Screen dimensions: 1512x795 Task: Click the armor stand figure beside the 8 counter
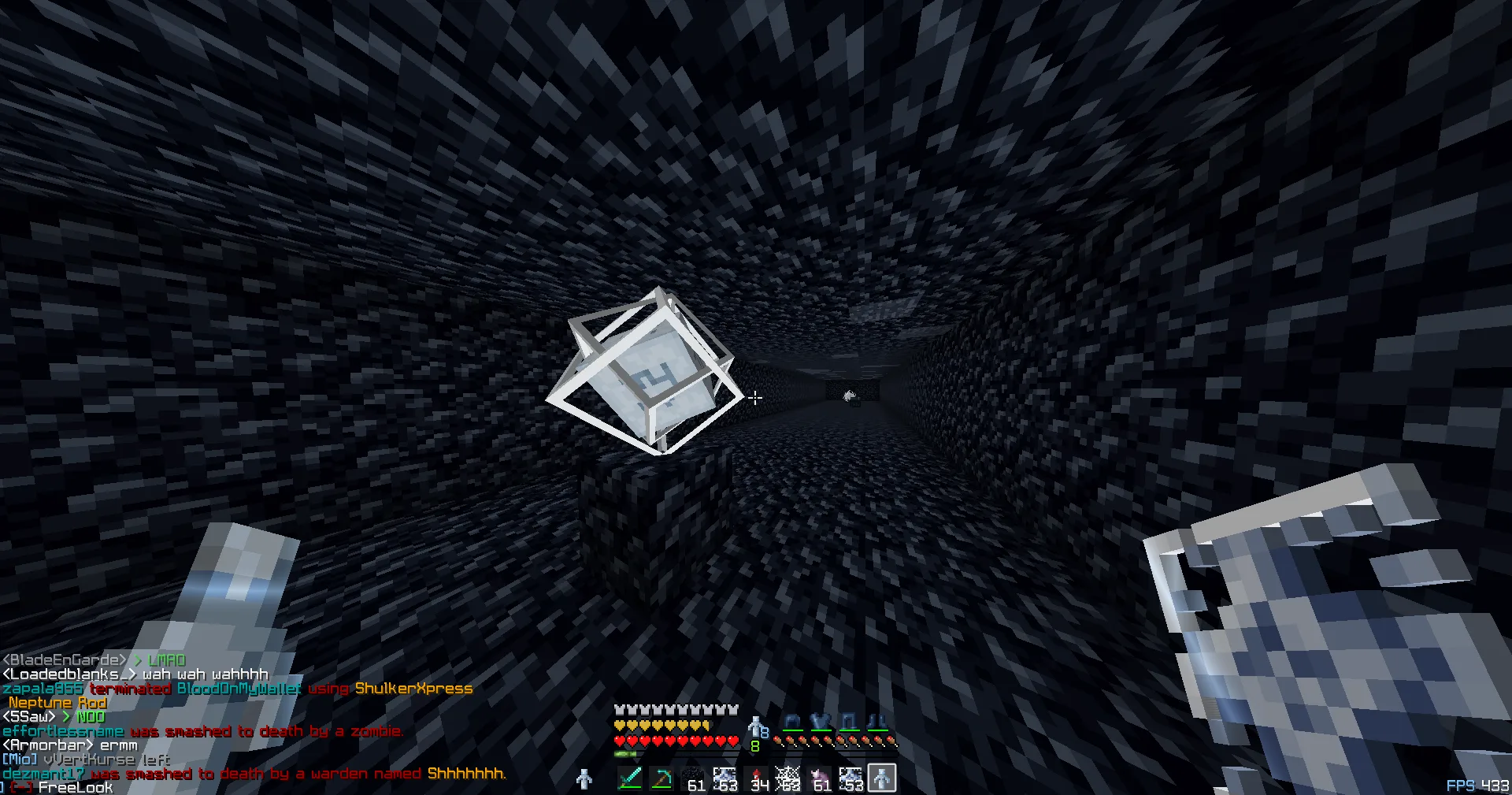click(x=756, y=726)
